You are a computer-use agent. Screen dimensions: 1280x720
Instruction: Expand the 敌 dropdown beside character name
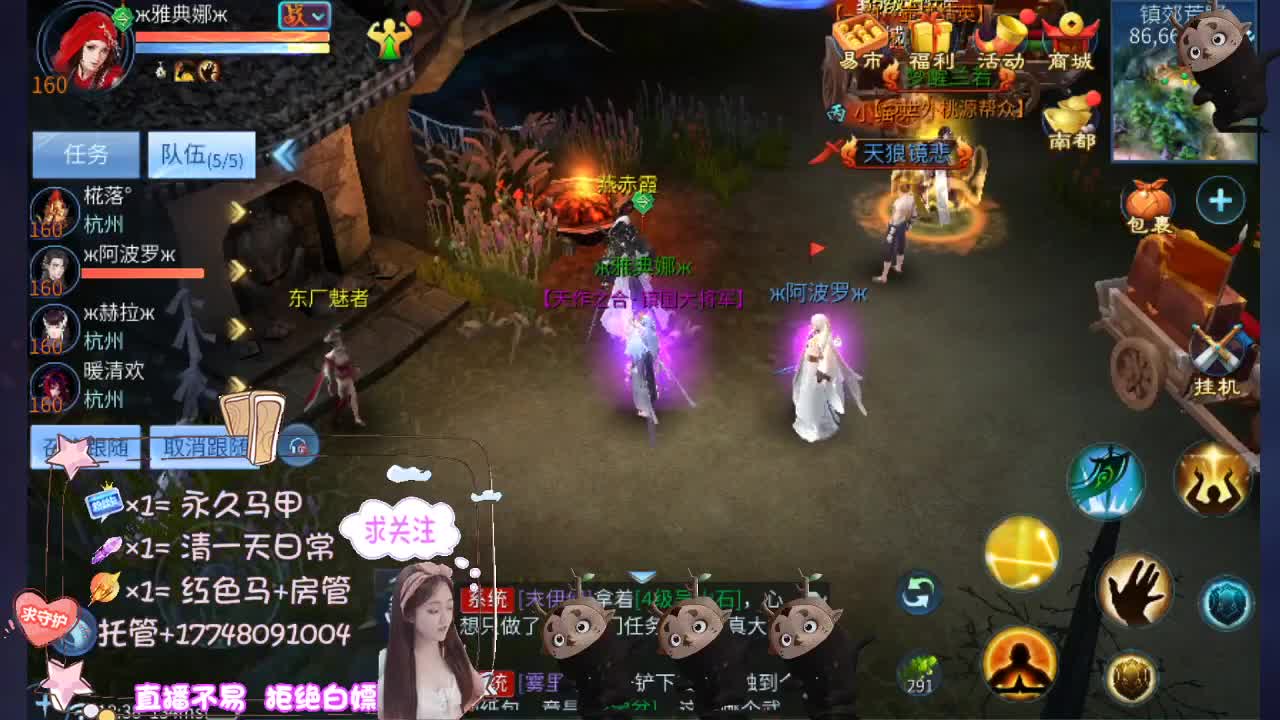(305, 18)
